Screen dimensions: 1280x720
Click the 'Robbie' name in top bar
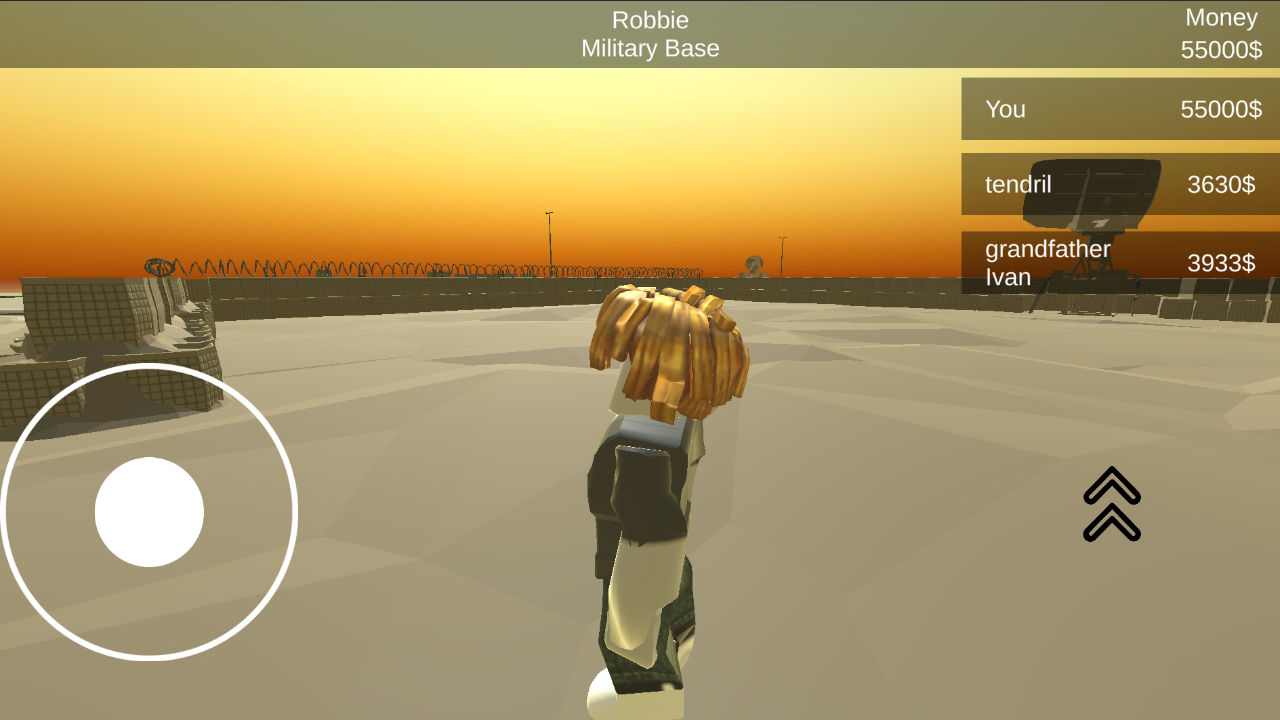click(x=650, y=19)
